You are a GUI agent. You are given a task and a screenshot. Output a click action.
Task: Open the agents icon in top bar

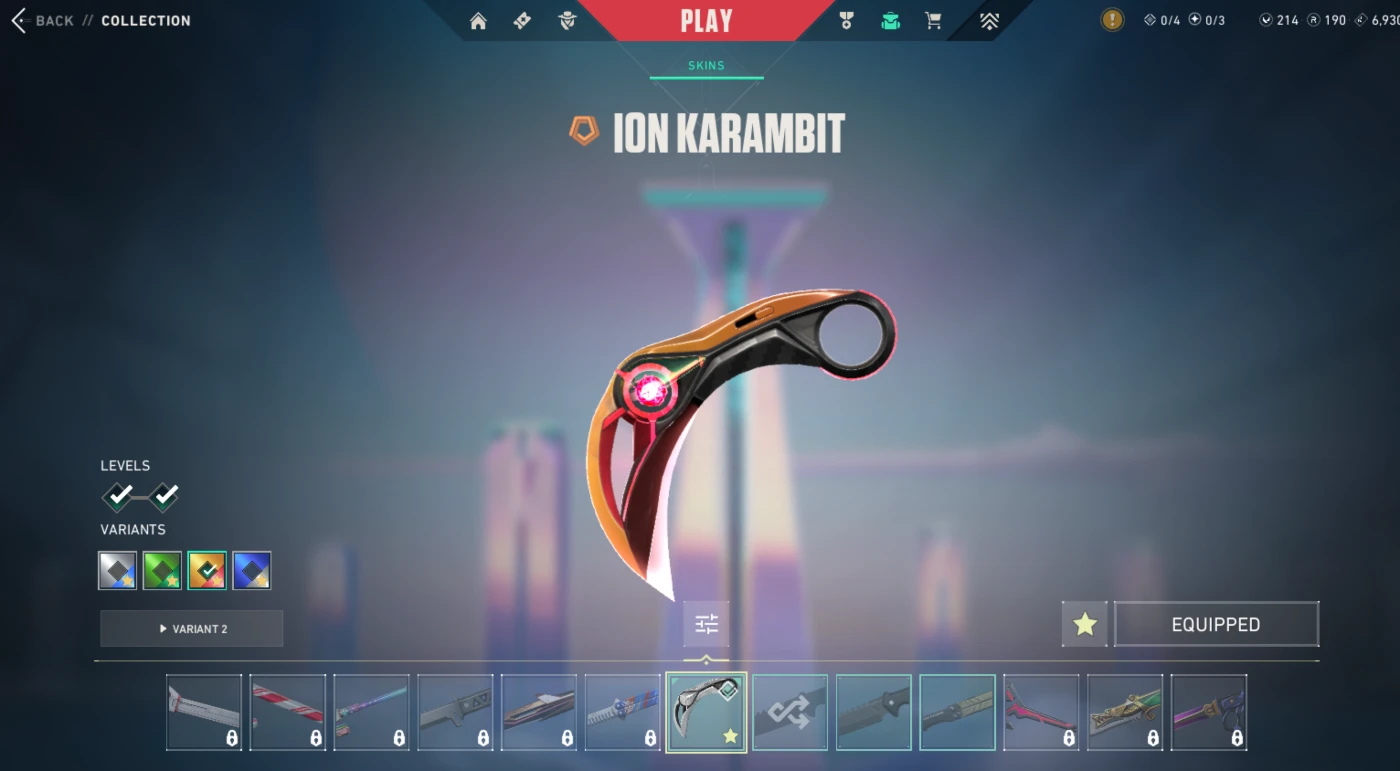tap(567, 21)
